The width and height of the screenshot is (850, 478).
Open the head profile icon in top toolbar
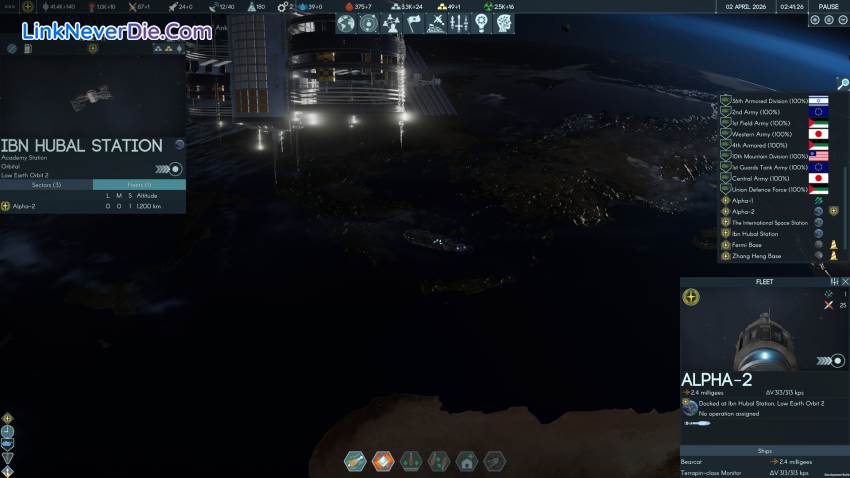pyautogui.click(x=505, y=22)
